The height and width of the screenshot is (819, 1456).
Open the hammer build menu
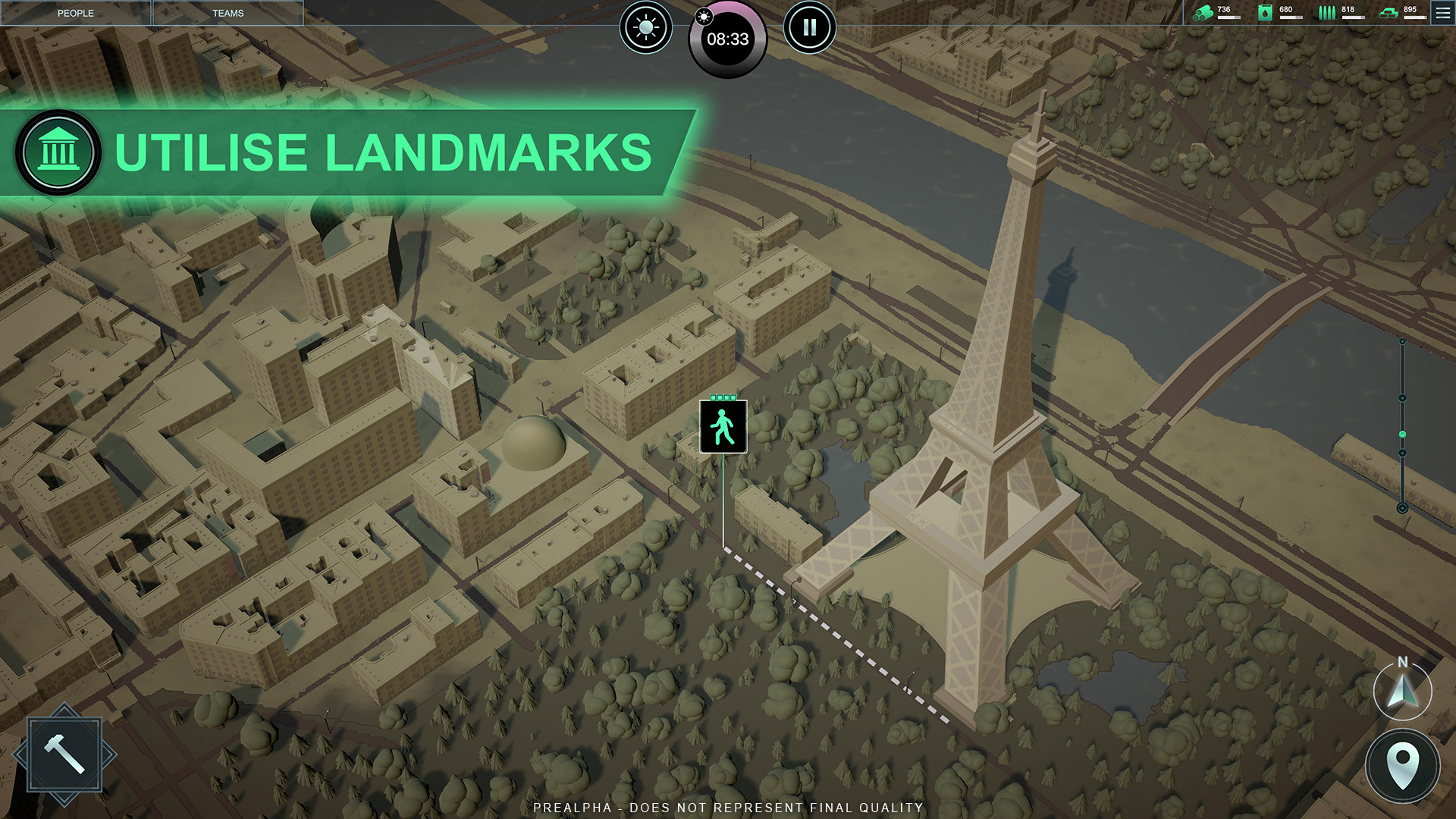coord(64,755)
